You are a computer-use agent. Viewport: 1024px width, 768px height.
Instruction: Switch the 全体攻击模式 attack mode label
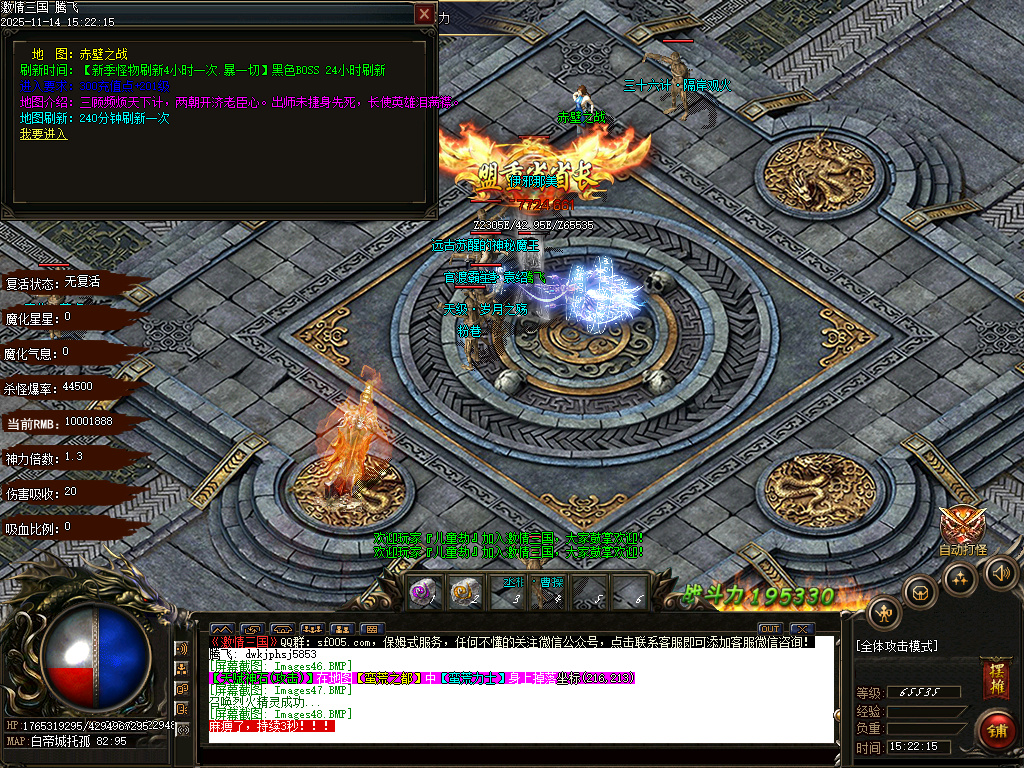tap(897, 646)
